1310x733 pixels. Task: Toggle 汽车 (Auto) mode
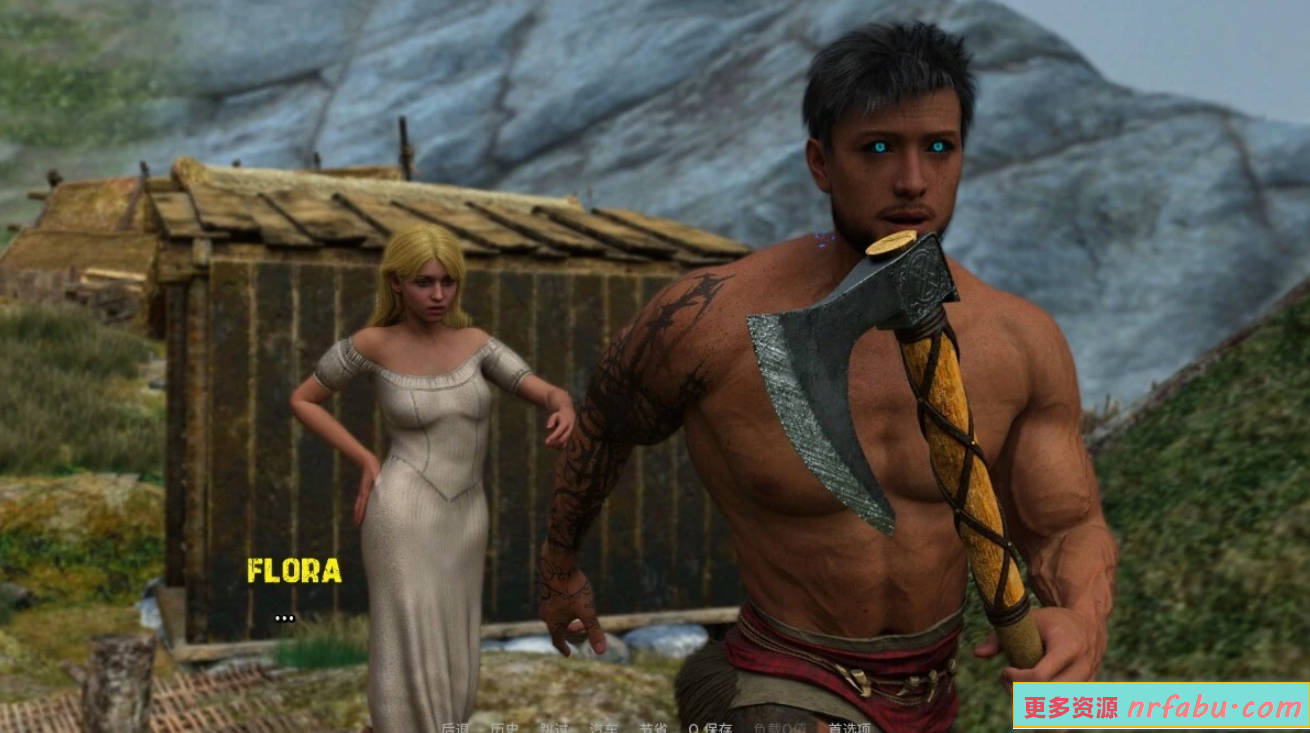coord(603,727)
